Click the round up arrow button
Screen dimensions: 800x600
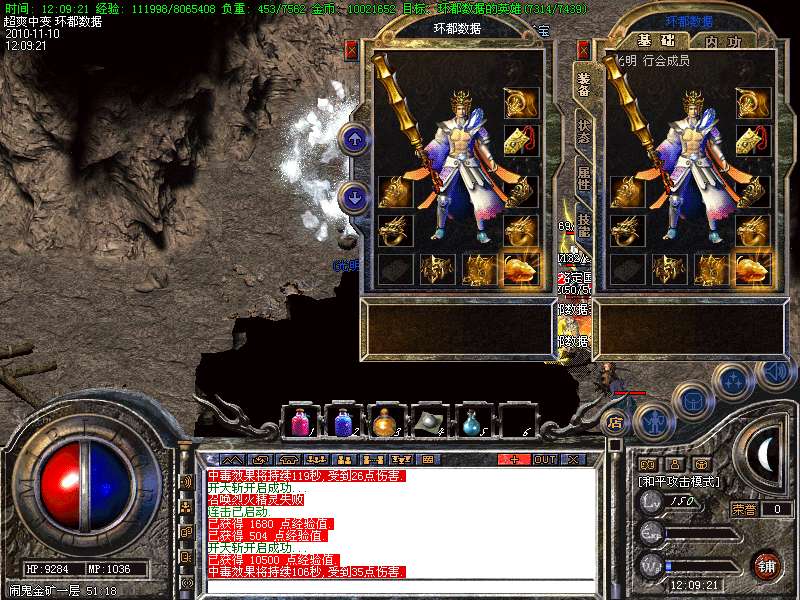click(x=352, y=139)
